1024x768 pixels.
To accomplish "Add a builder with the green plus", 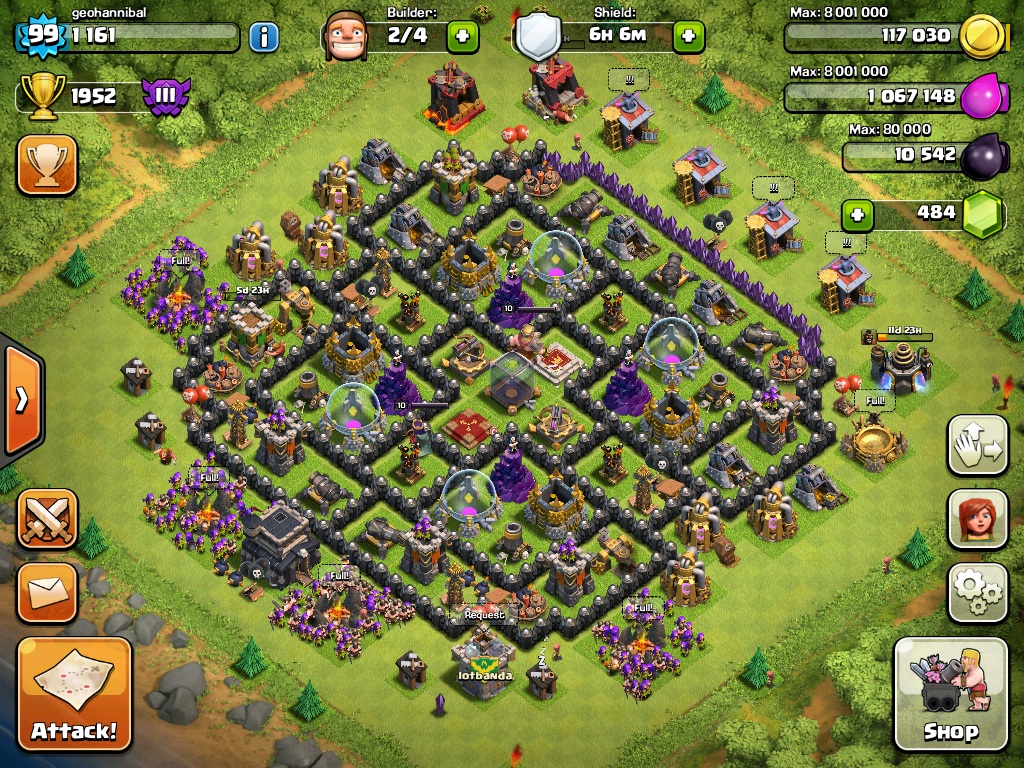I will click(x=462, y=38).
